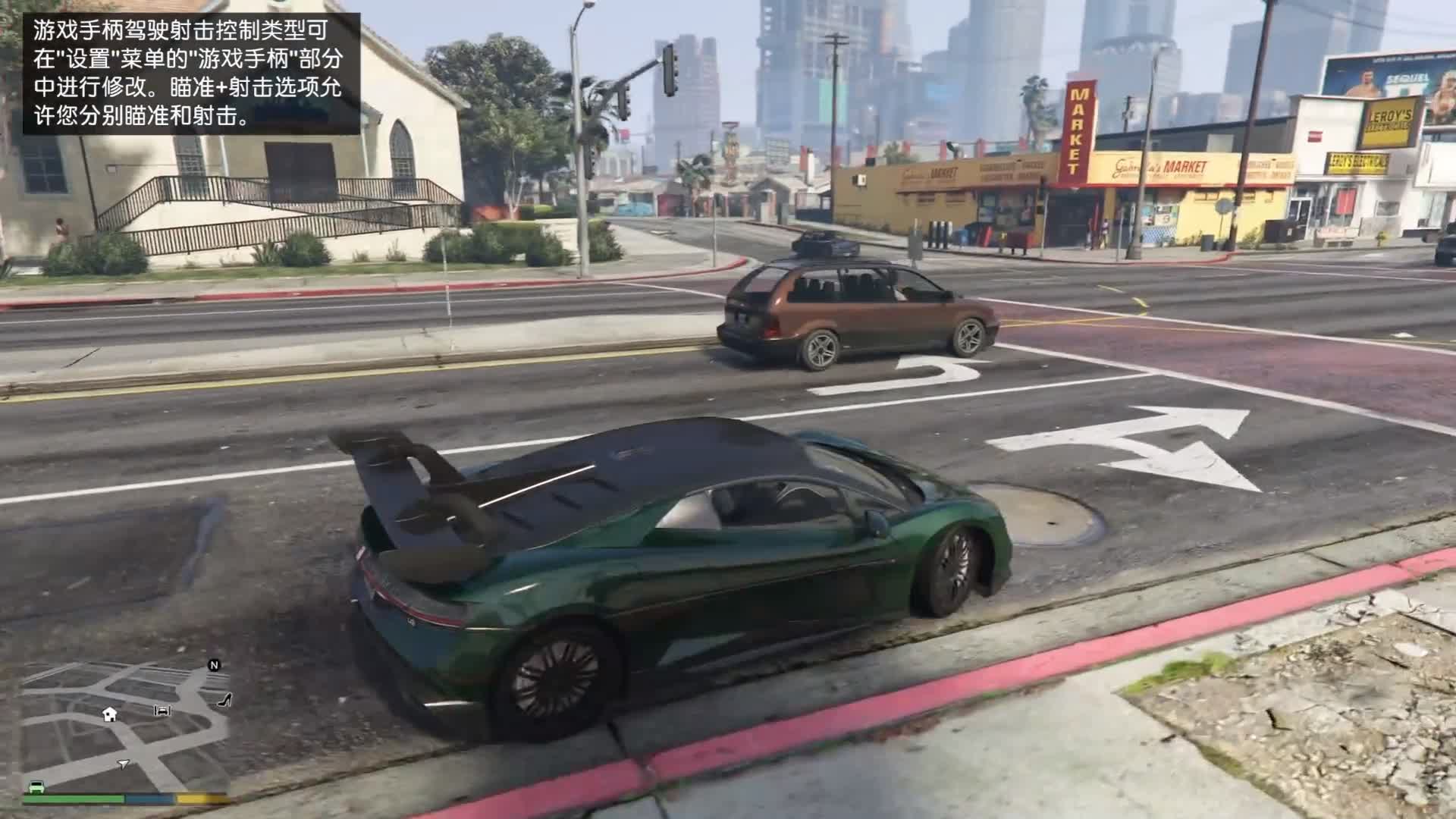
Task: Click the house safehouse marker on minimap
Action: (110, 714)
